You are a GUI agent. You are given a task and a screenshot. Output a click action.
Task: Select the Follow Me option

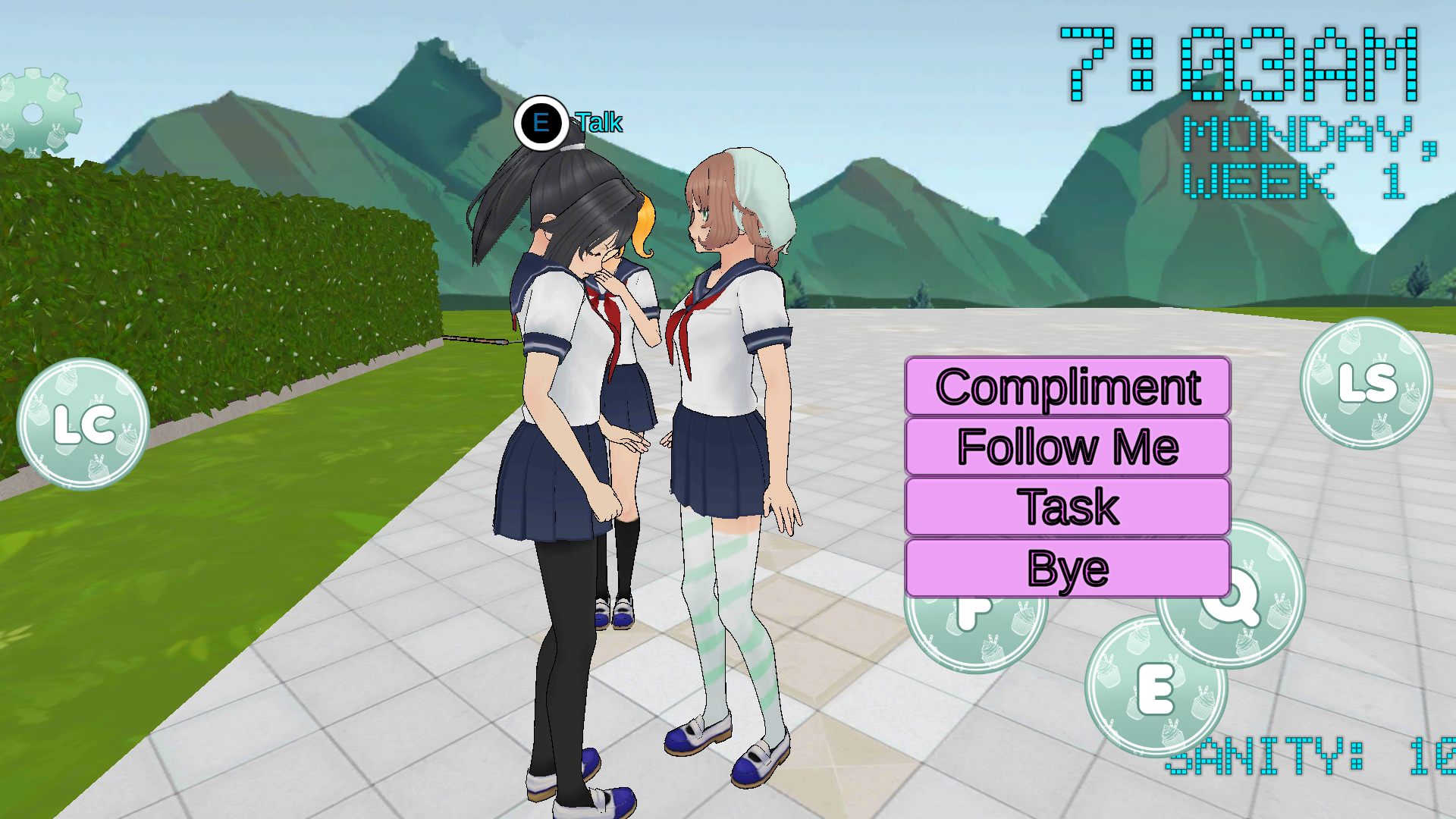(x=1067, y=447)
